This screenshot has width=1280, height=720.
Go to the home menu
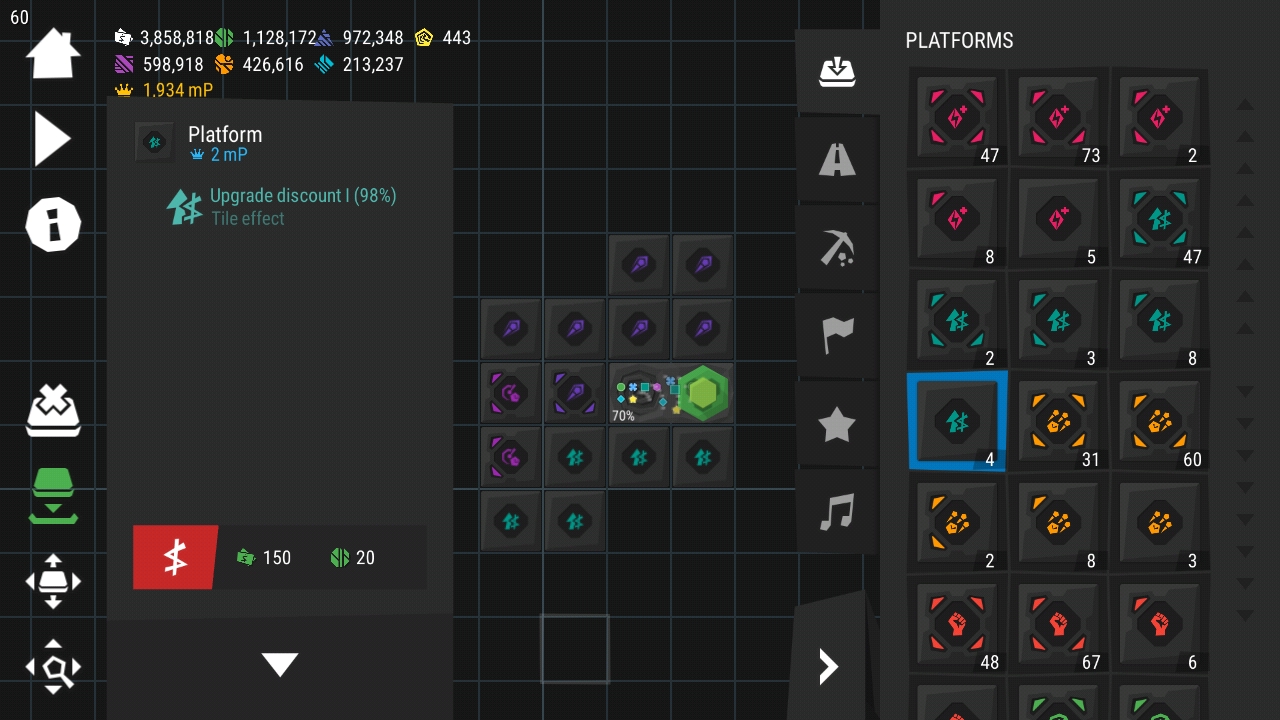click(x=52, y=54)
